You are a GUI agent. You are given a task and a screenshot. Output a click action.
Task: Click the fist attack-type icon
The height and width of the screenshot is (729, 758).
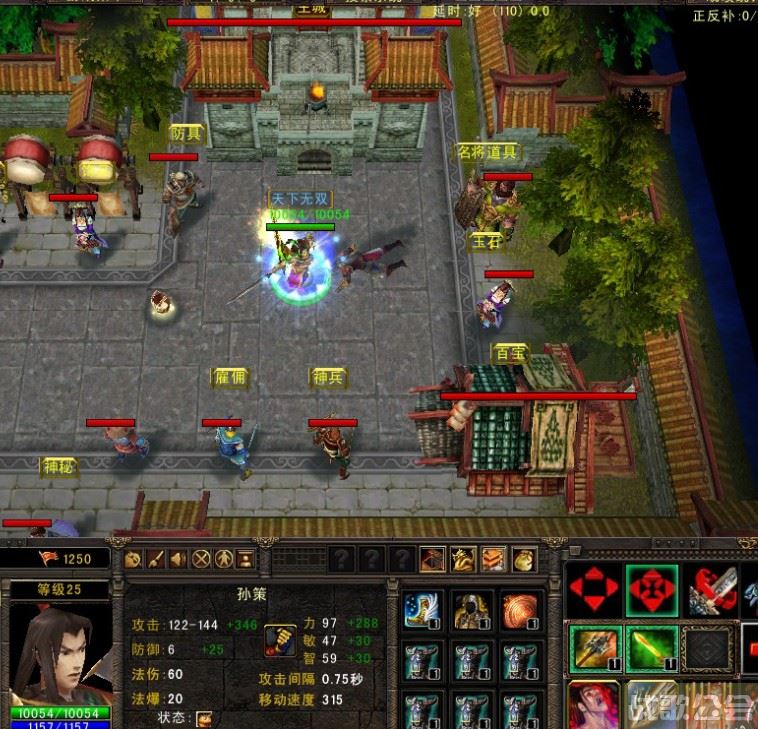(x=280, y=640)
